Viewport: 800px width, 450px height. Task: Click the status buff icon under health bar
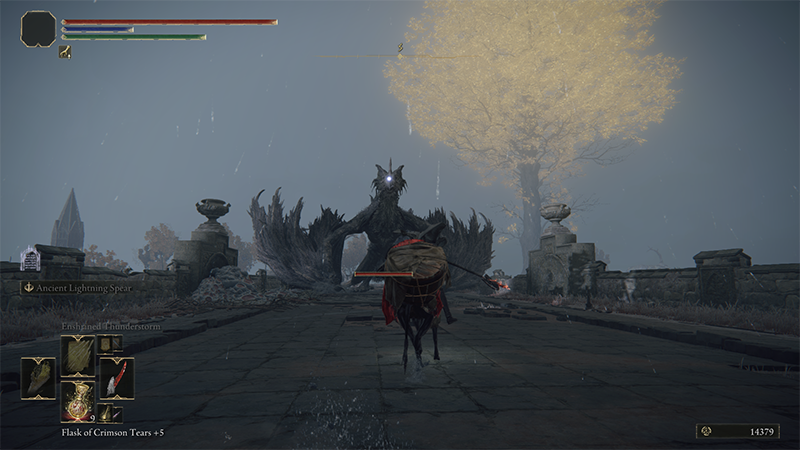65,52
